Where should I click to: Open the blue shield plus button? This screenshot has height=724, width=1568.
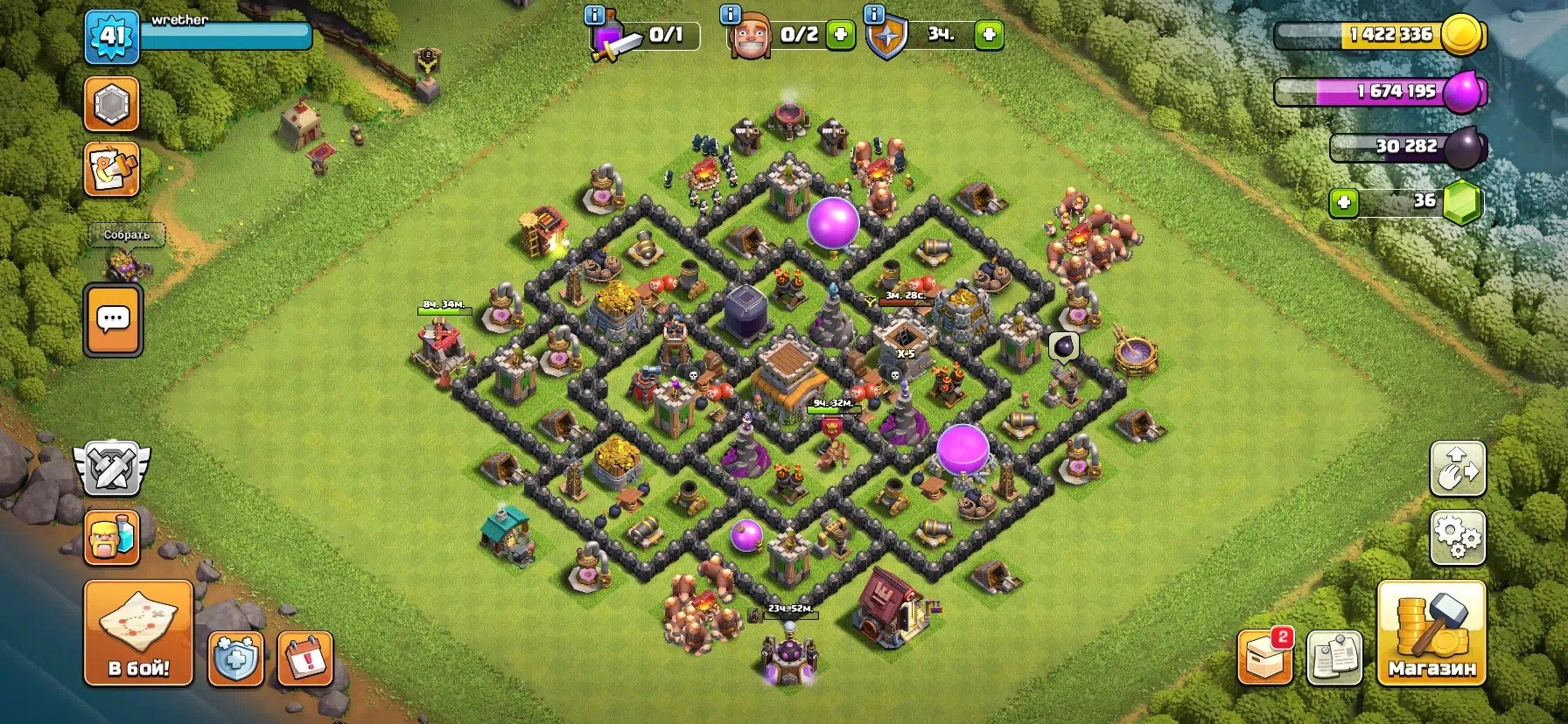236,658
